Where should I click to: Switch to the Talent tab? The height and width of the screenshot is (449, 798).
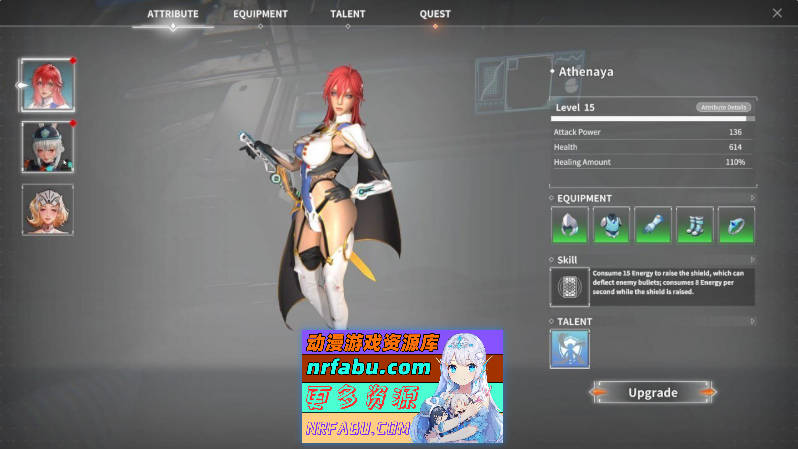pos(347,14)
